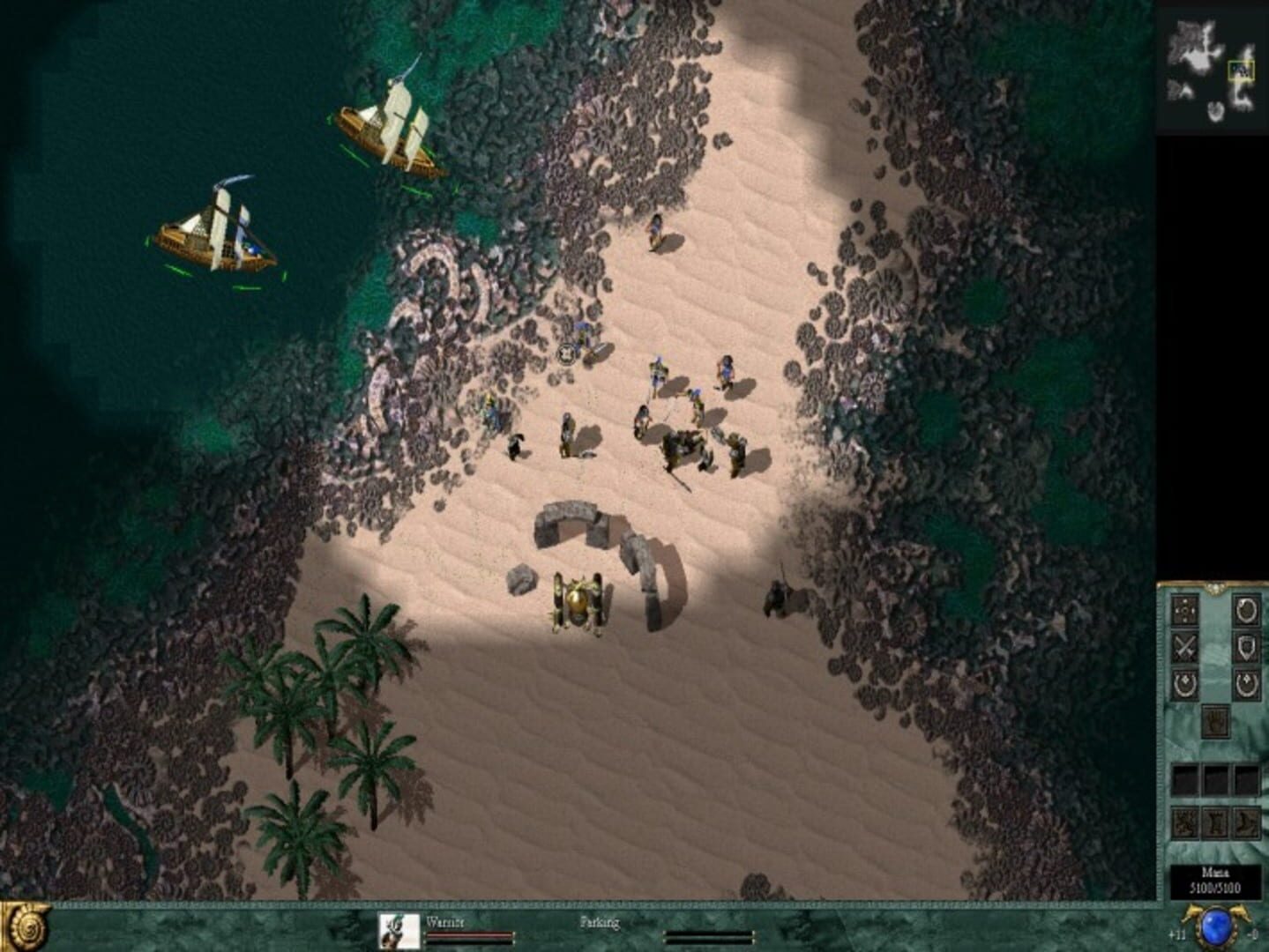Click the leftmost build option icon
Image resolution: width=1269 pixels, height=952 pixels.
click(1186, 824)
